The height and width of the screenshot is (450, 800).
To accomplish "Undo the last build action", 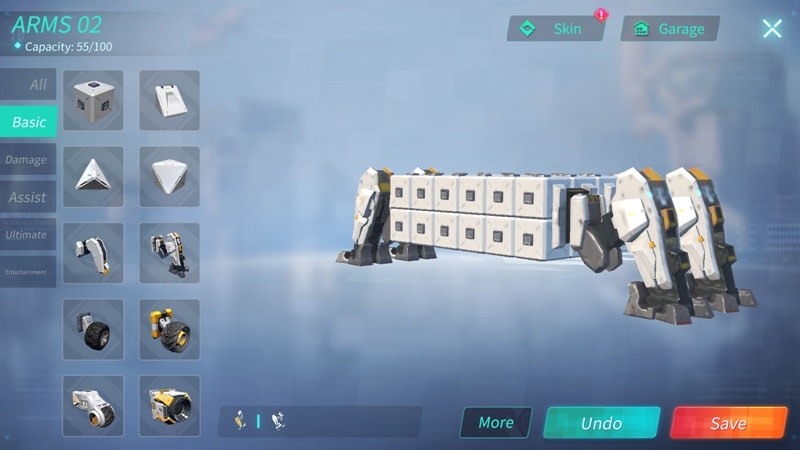I will [601, 422].
